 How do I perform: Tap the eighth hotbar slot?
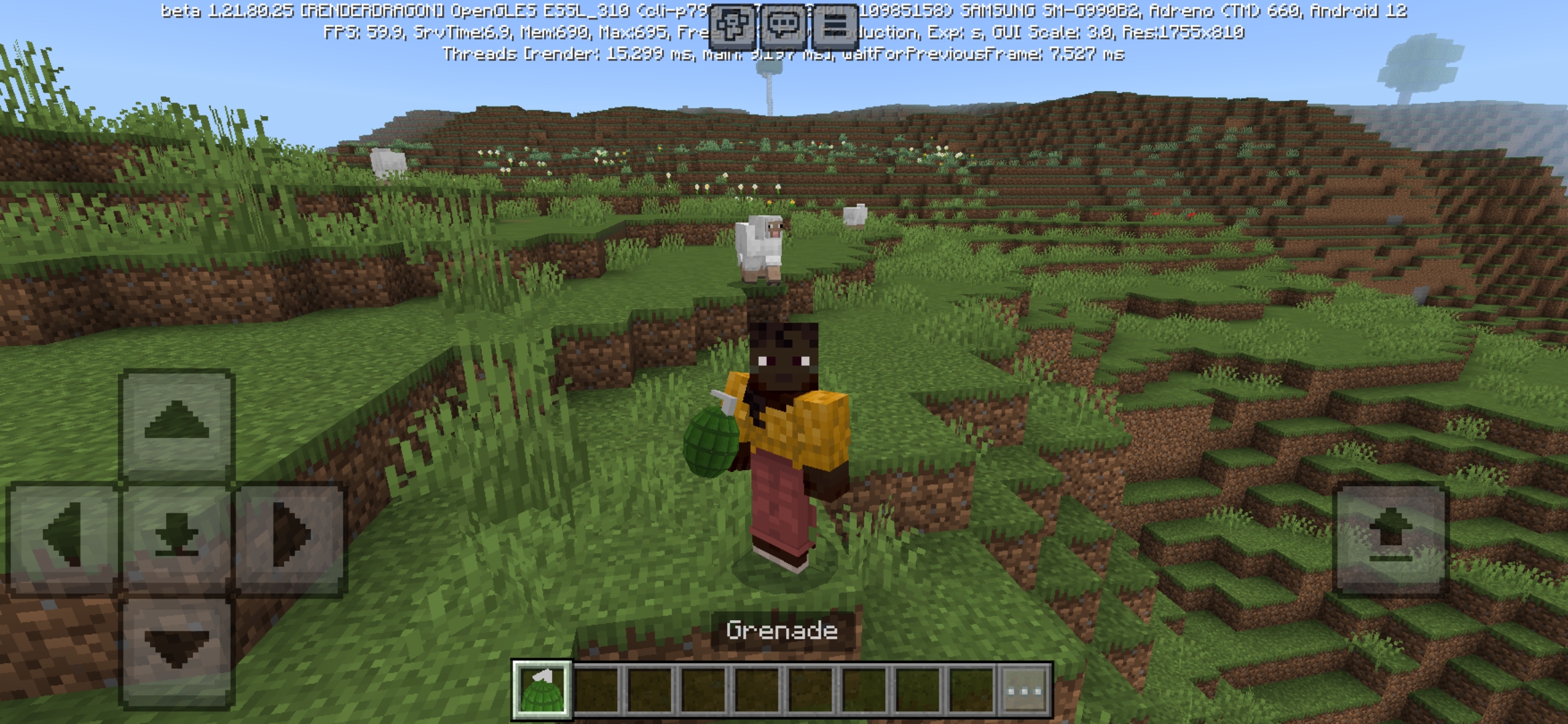[918, 688]
